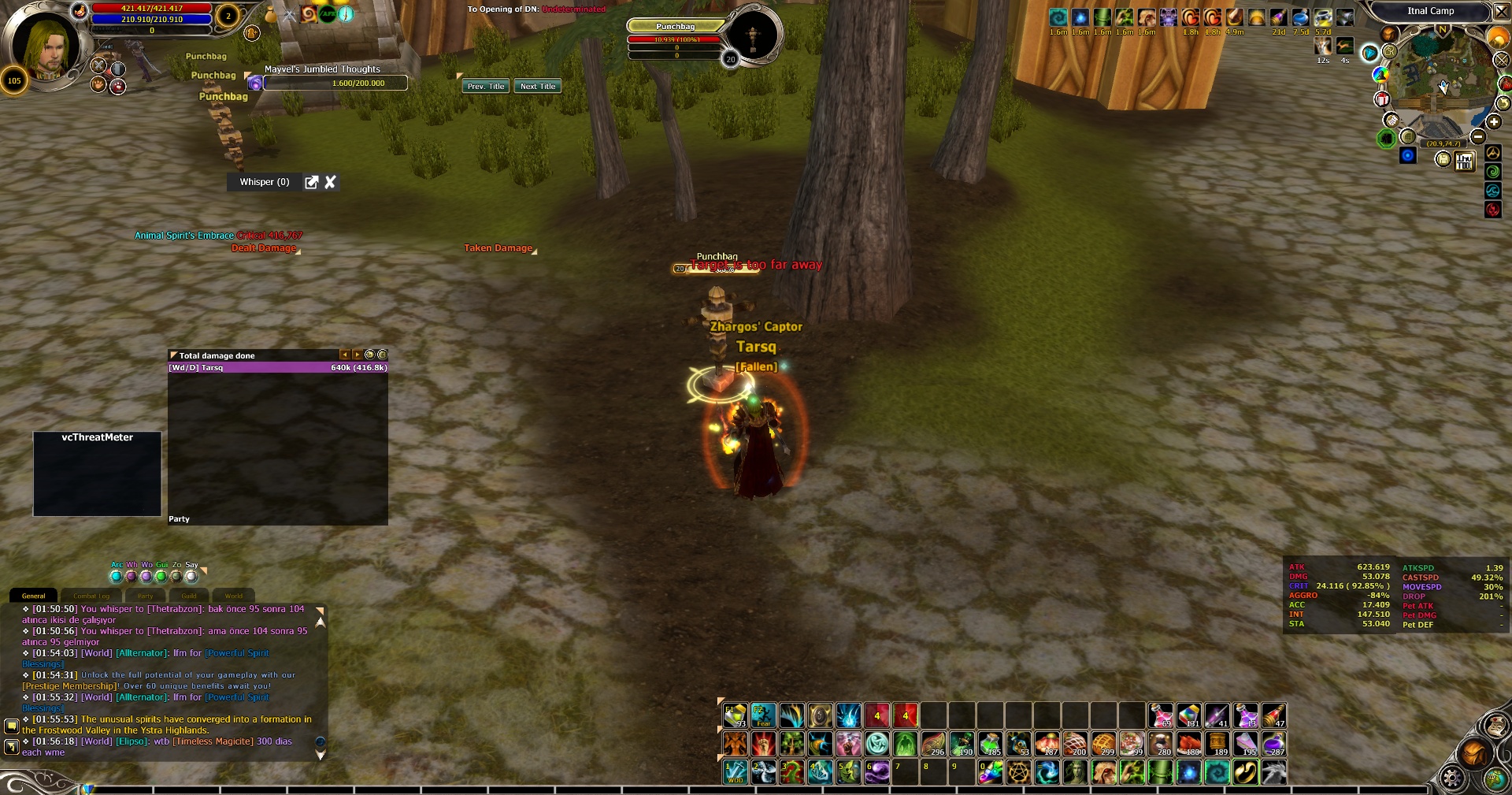1512x795 pixels.
Task: Show the World chat tab
Action: [234, 596]
